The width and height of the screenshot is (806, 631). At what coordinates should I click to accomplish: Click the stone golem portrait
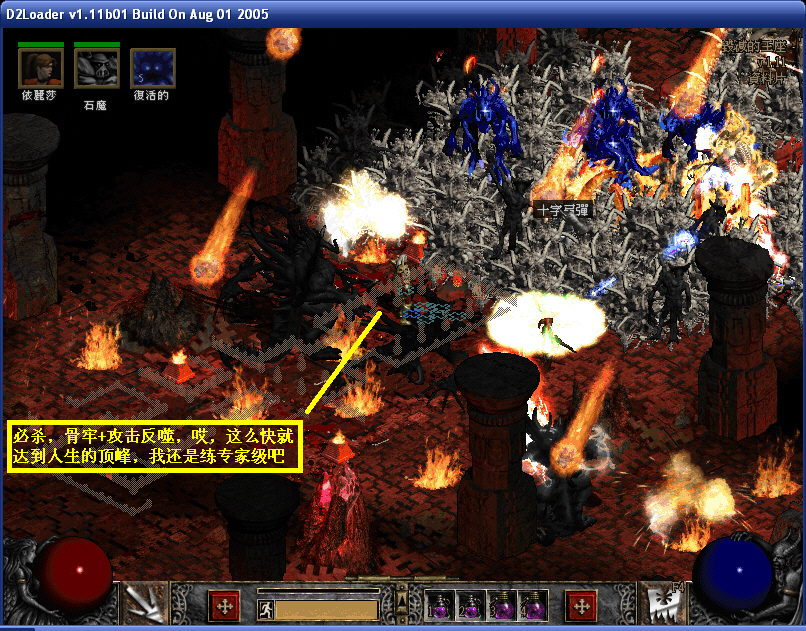[x=97, y=67]
